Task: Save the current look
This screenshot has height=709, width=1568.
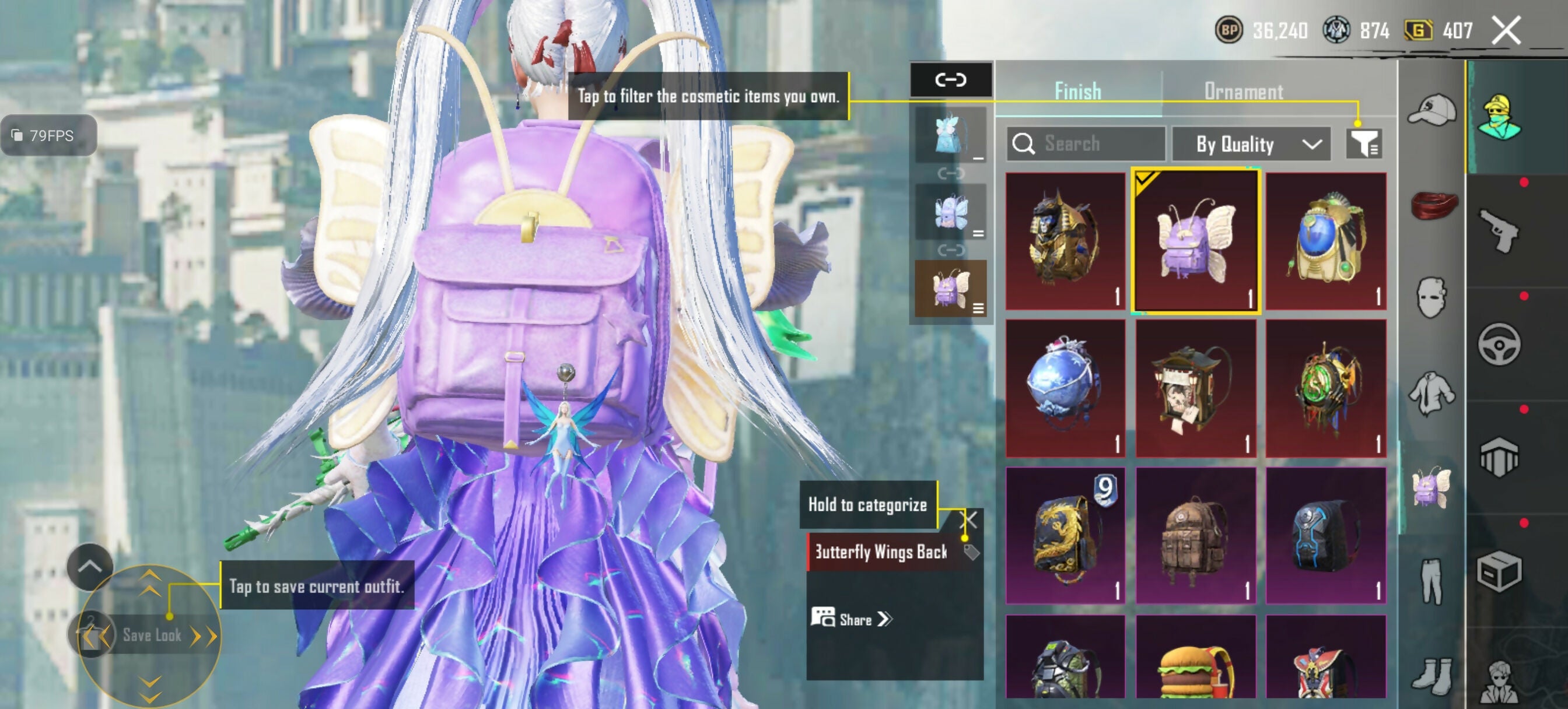Action: pos(151,636)
